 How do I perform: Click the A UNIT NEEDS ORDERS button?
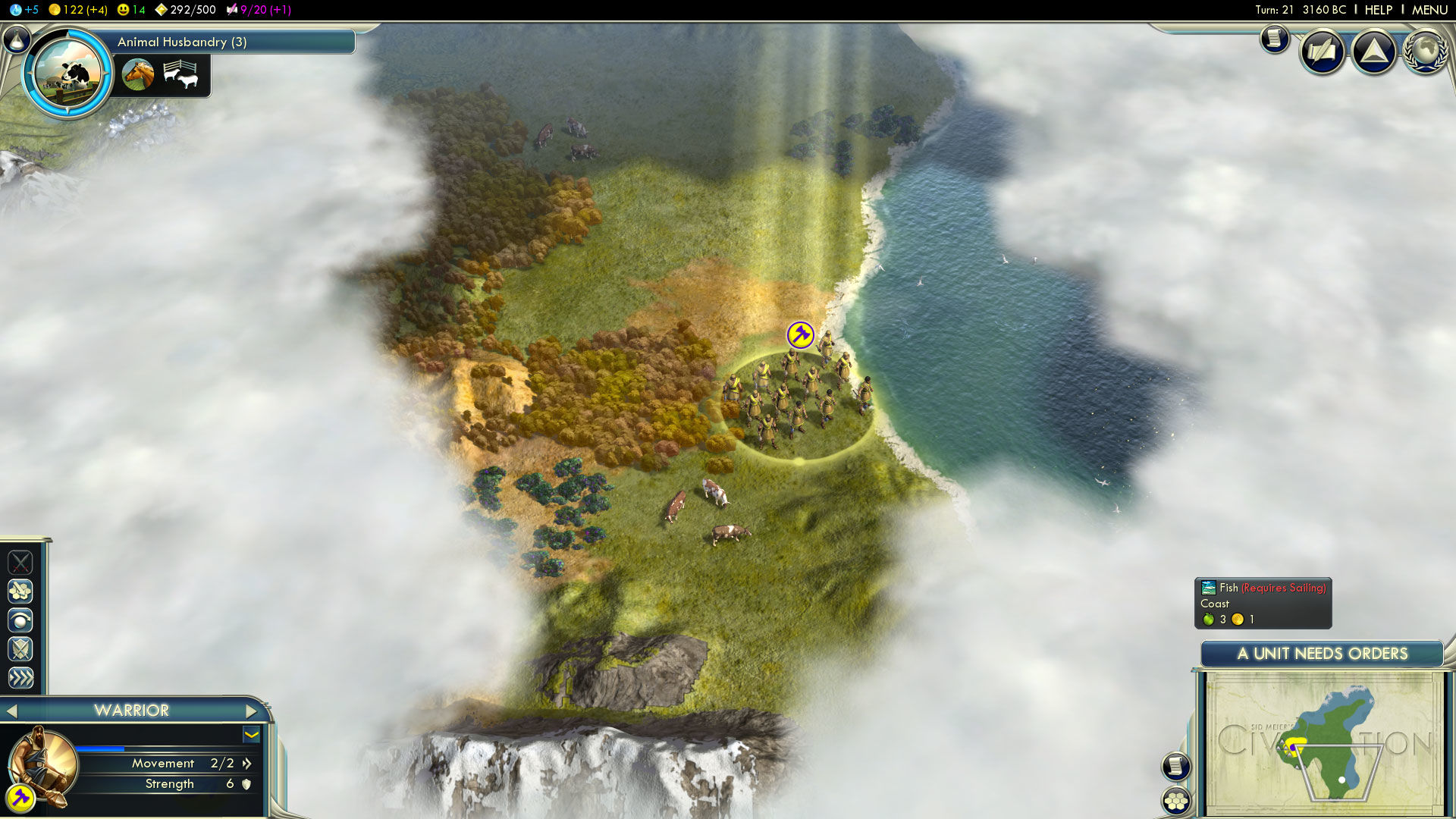pos(1323,653)
